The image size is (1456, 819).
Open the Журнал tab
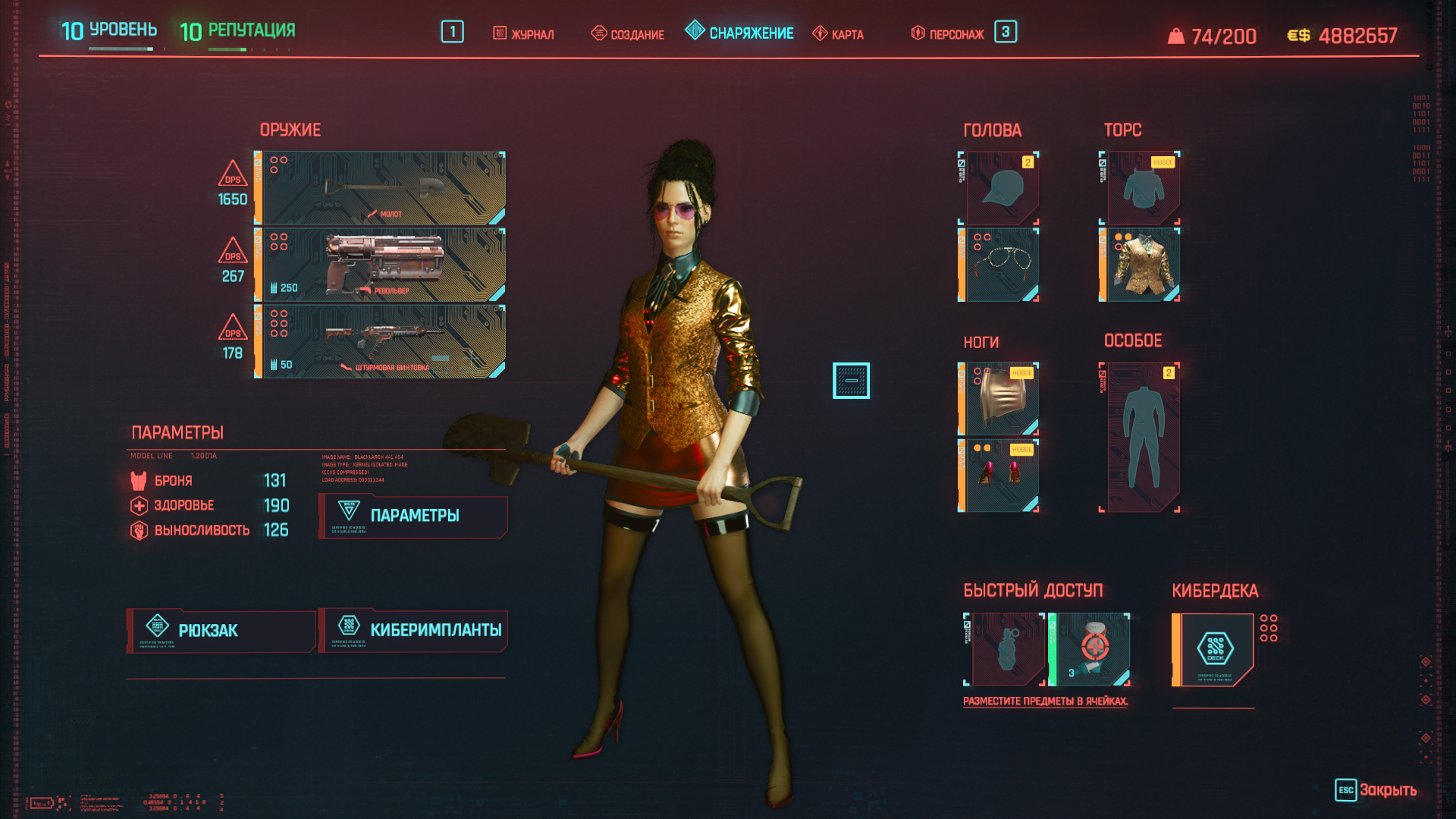524,34
